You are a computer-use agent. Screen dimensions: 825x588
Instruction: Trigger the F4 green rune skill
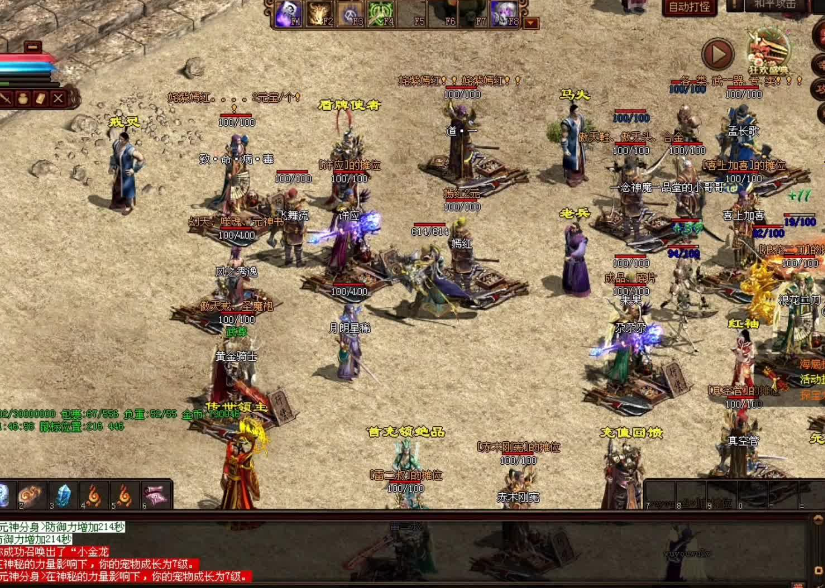coord(382,14)
